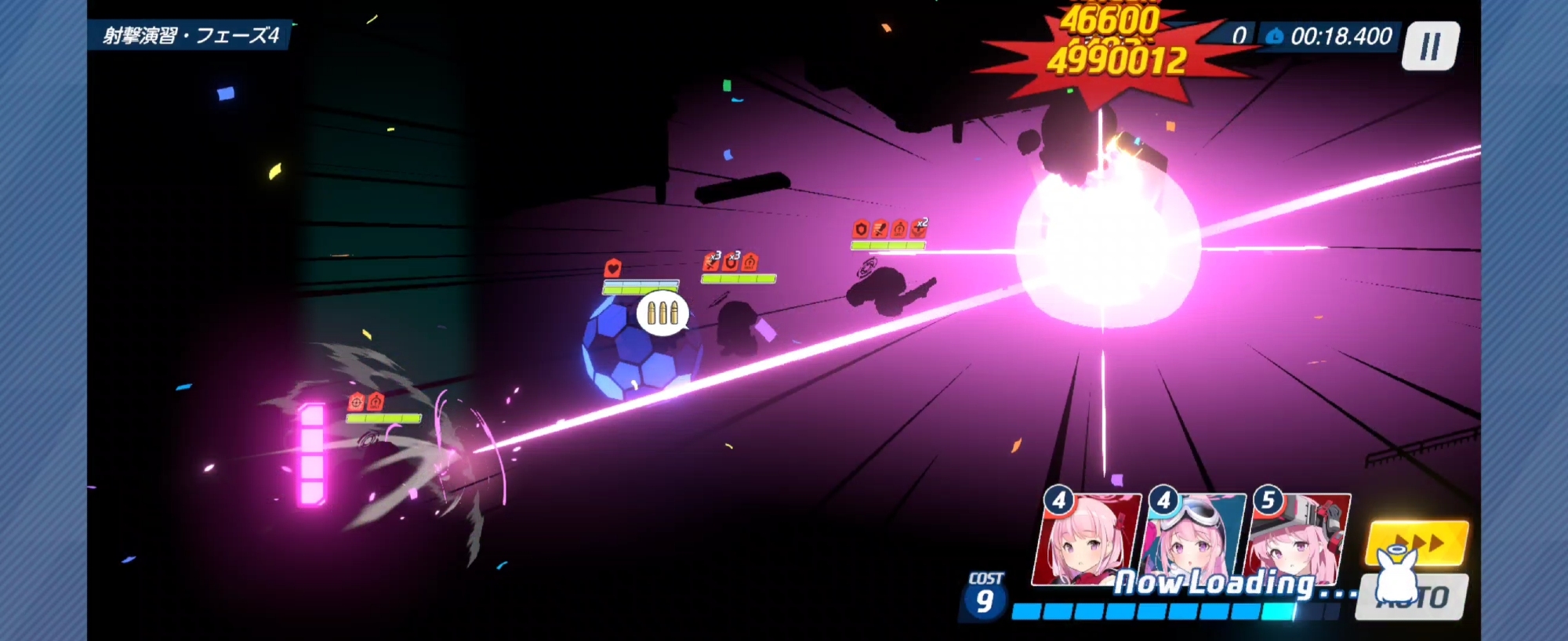Pause the battle
1568x641 pixels.
pyautogui.click(x=1430, y=46)
